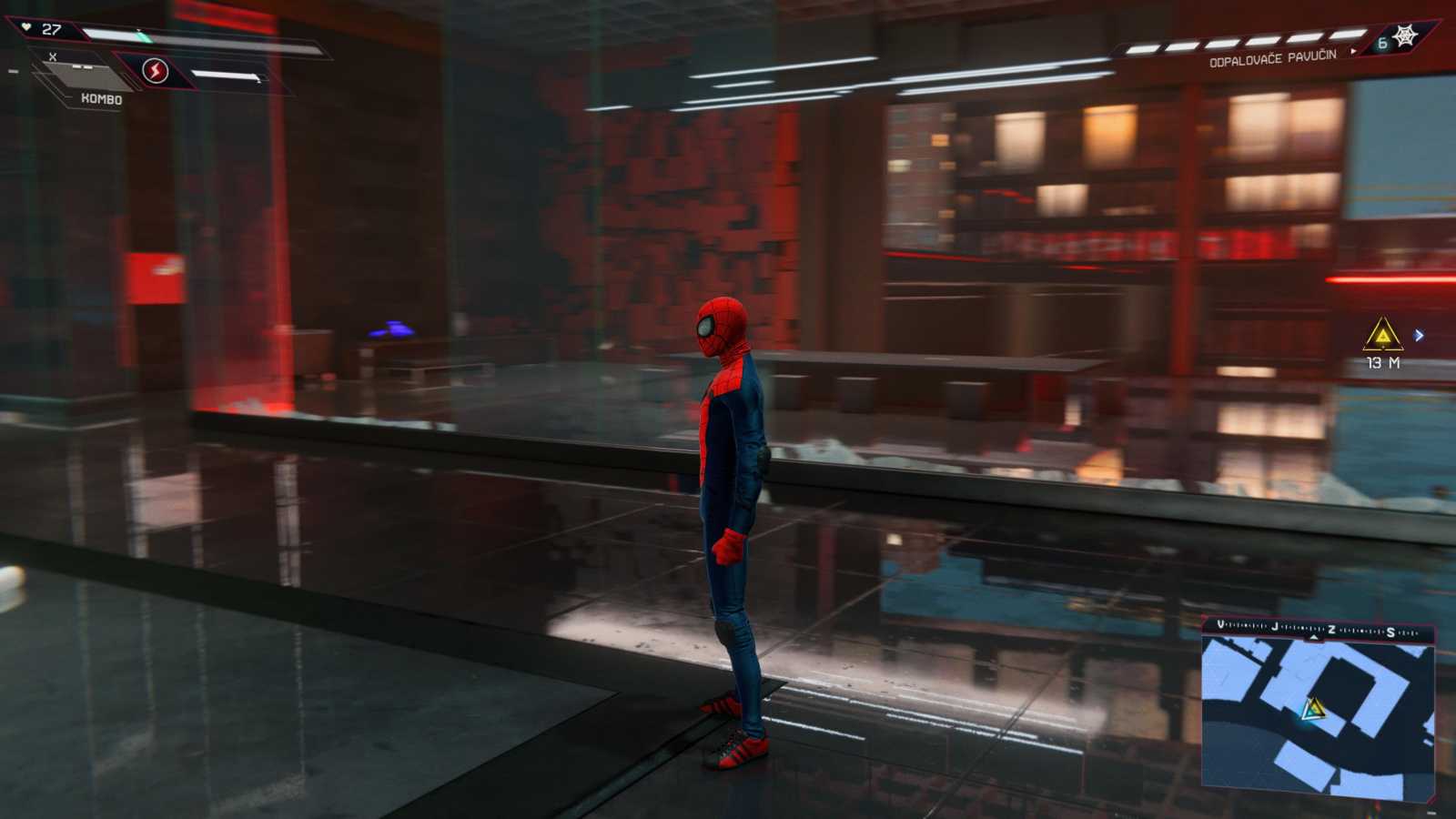The height and width of the screenshot is (819, 1456).
Task: Expand the blue chevron beside the waypoint marker
Action: click(1418, 335)
